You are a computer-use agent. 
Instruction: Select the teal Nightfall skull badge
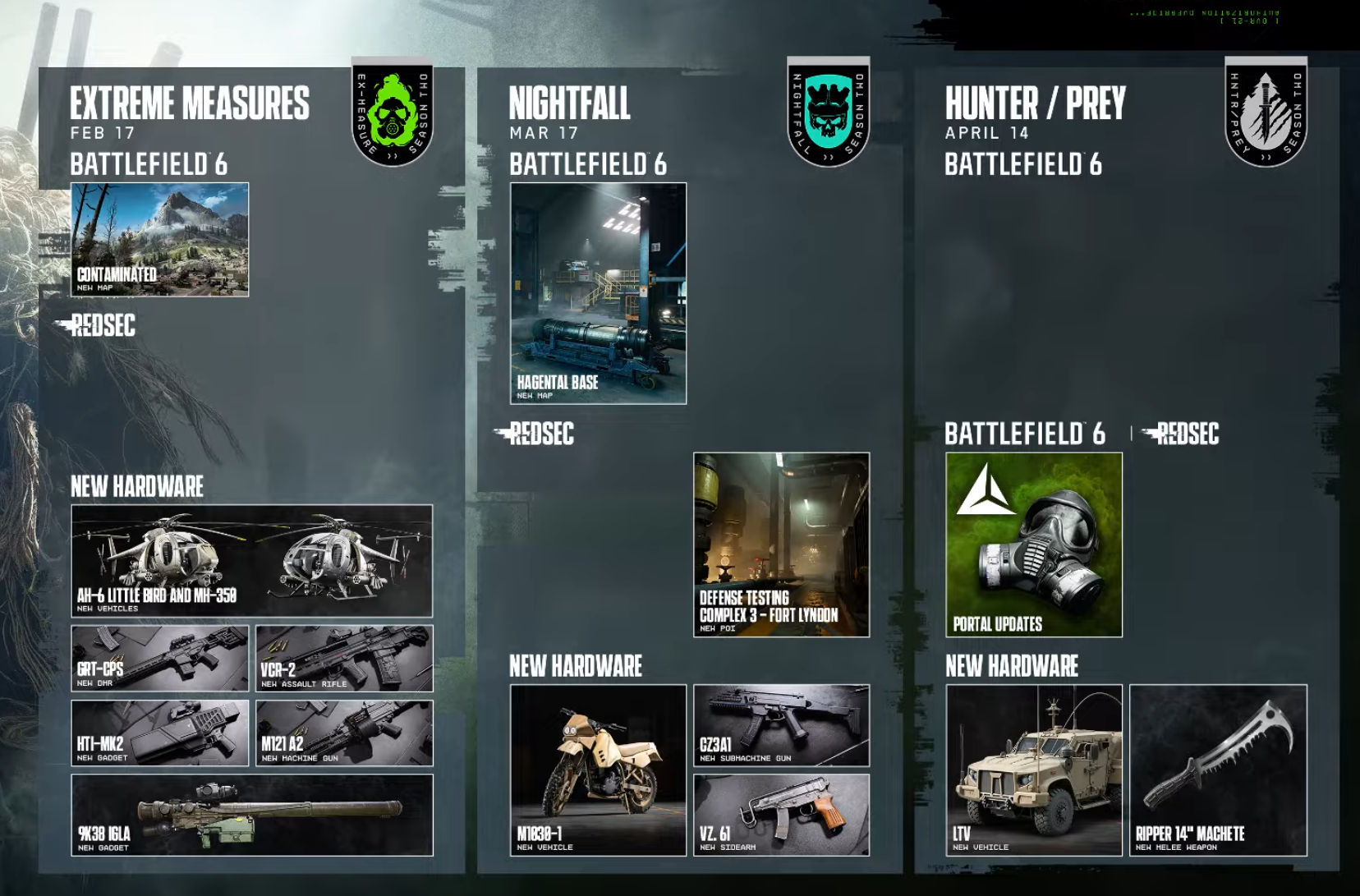(828, 113)
